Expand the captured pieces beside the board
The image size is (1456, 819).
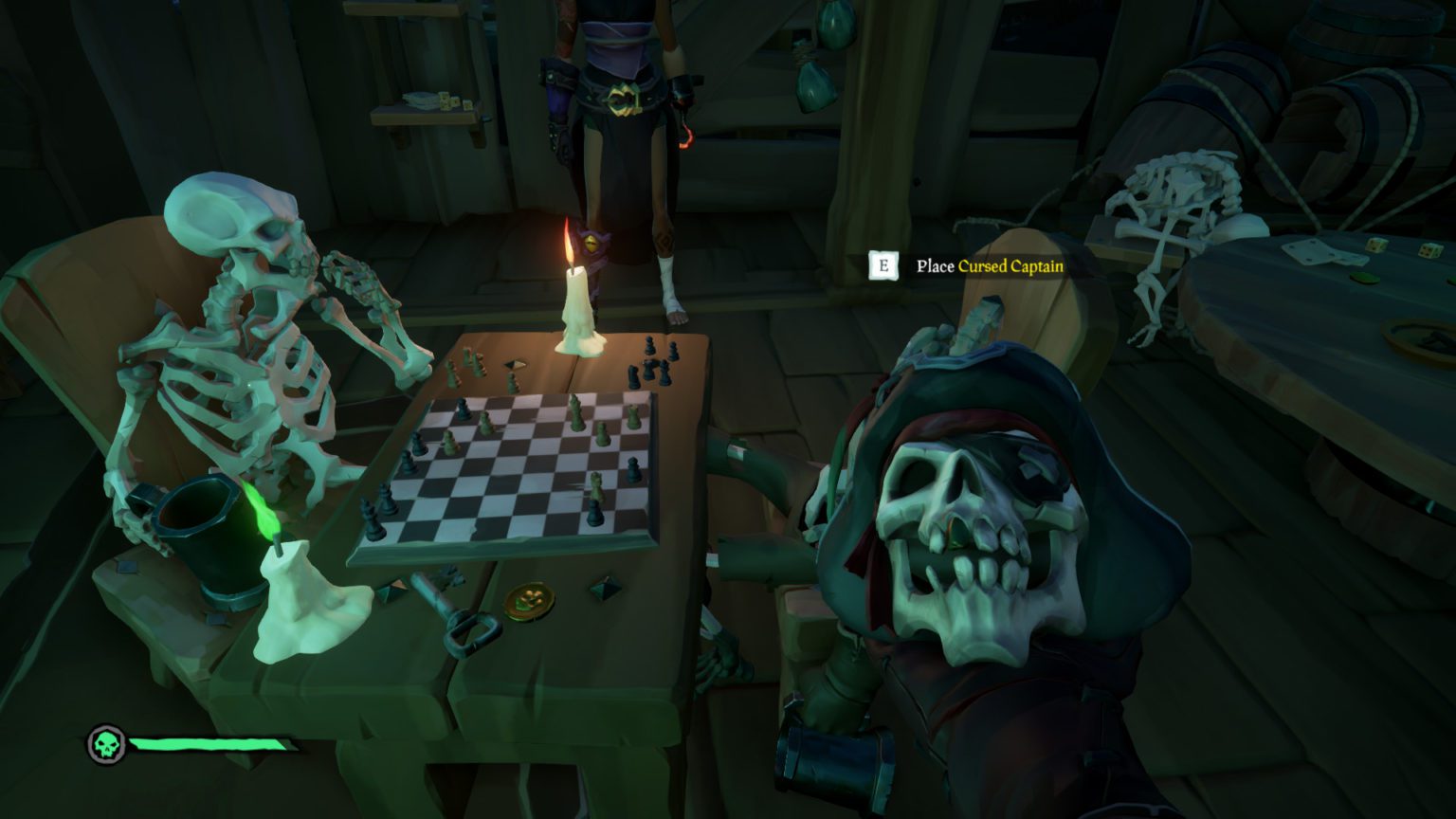(654, 365)
